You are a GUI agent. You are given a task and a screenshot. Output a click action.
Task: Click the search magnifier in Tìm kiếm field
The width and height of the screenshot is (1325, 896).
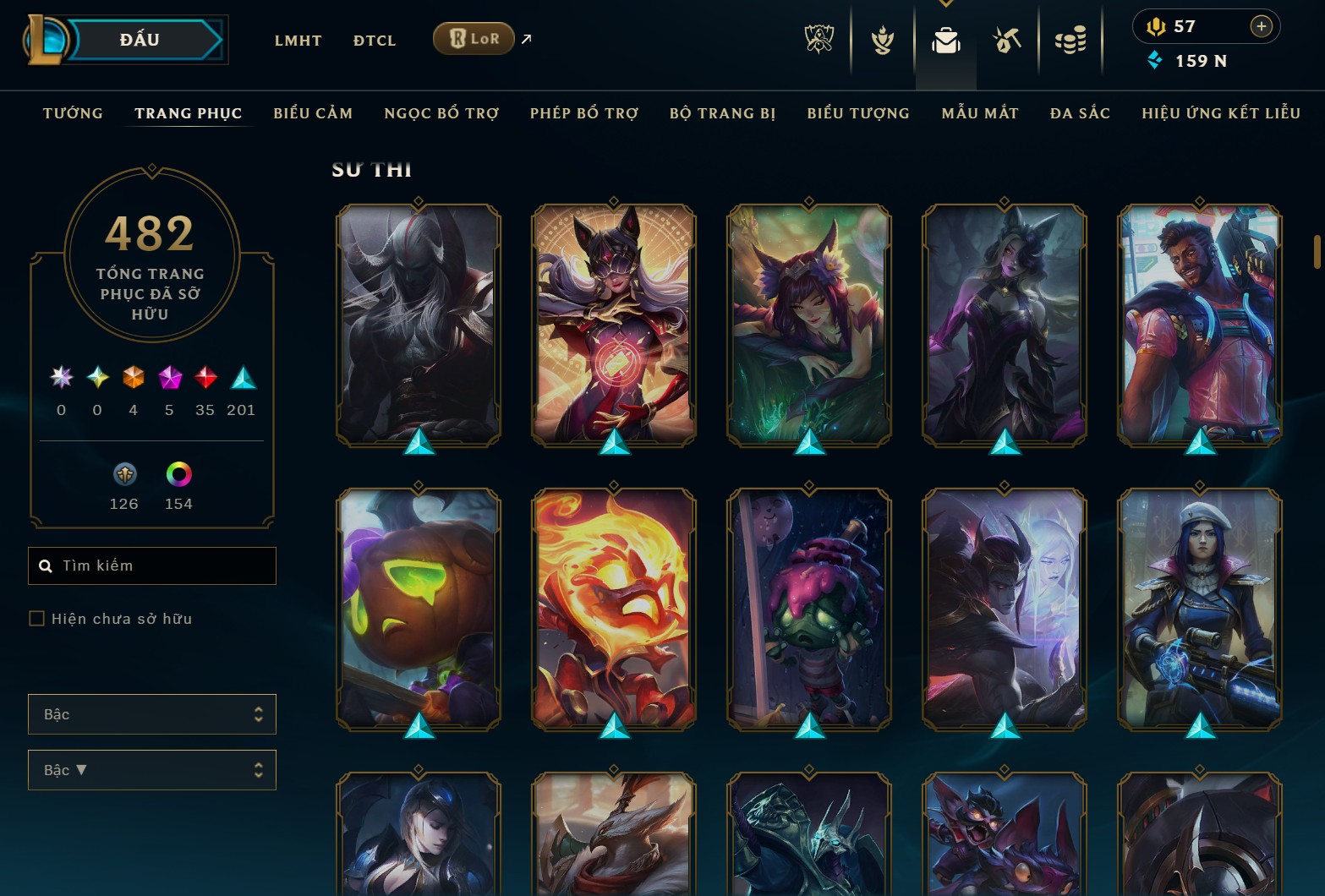coord(46,565)
